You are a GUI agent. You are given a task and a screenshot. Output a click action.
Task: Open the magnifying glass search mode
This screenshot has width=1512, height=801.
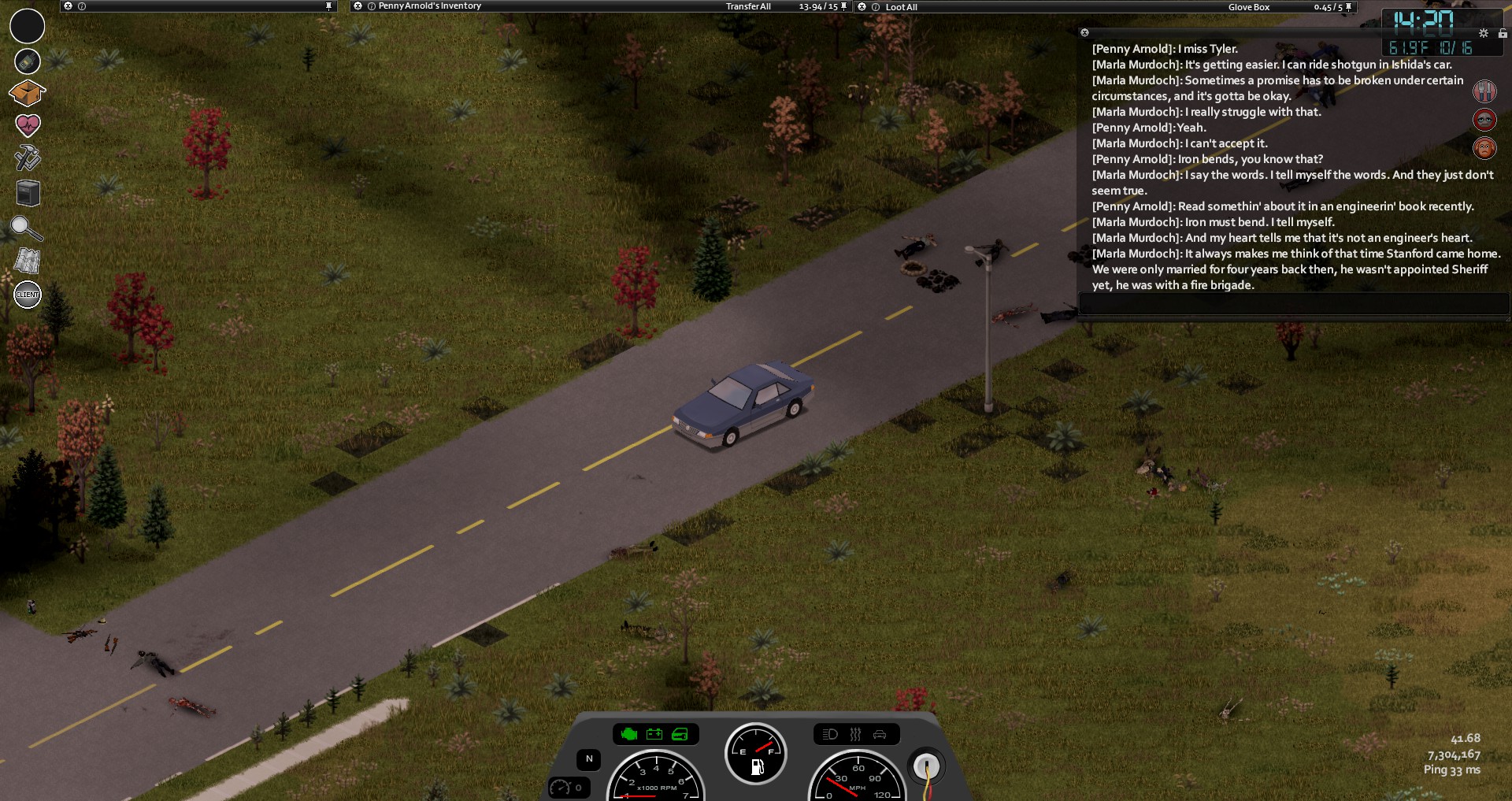click(x=26, y=228)
